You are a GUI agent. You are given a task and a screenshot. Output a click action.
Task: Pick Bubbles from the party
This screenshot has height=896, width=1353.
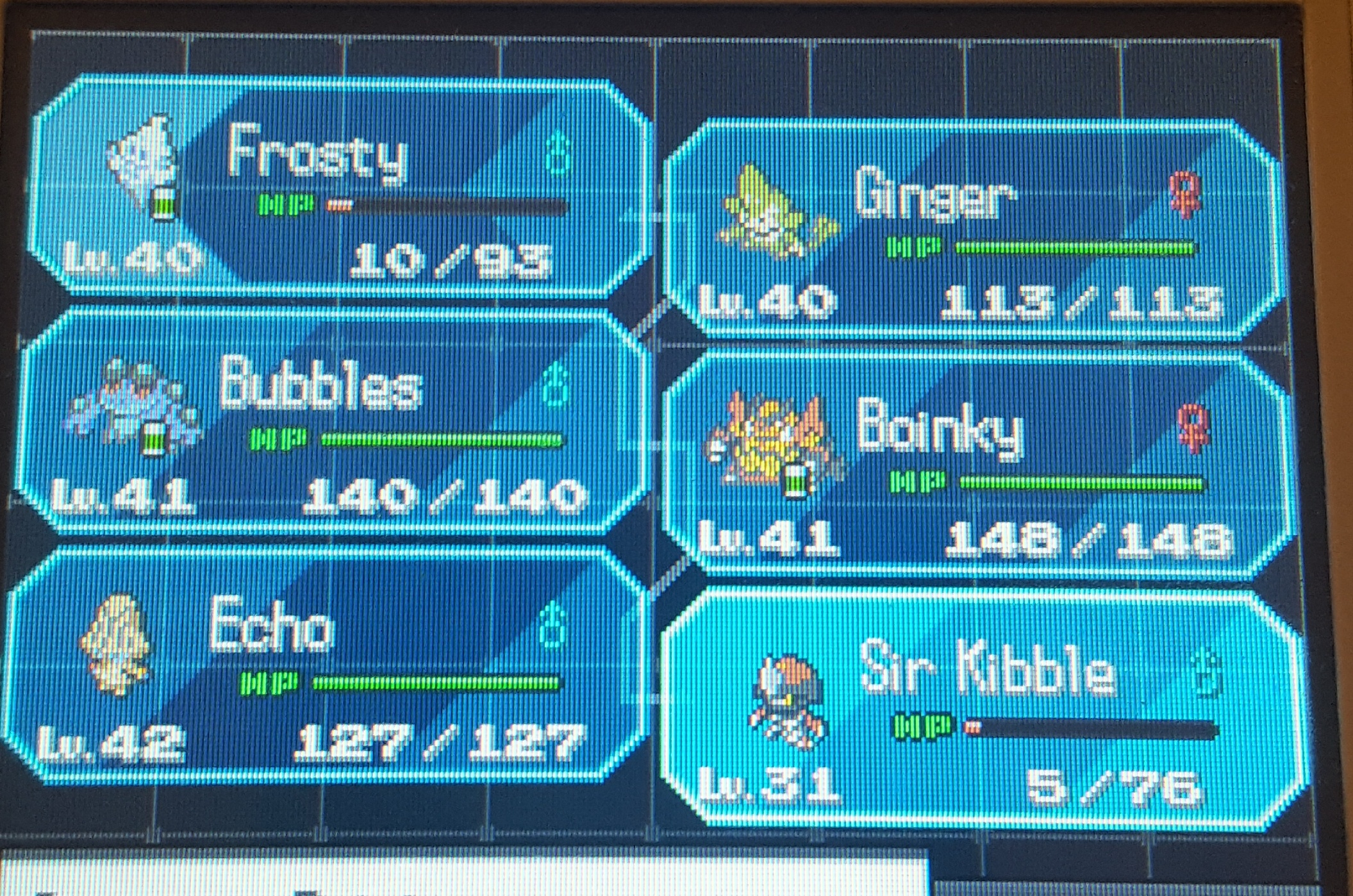[x=333, y=423]
